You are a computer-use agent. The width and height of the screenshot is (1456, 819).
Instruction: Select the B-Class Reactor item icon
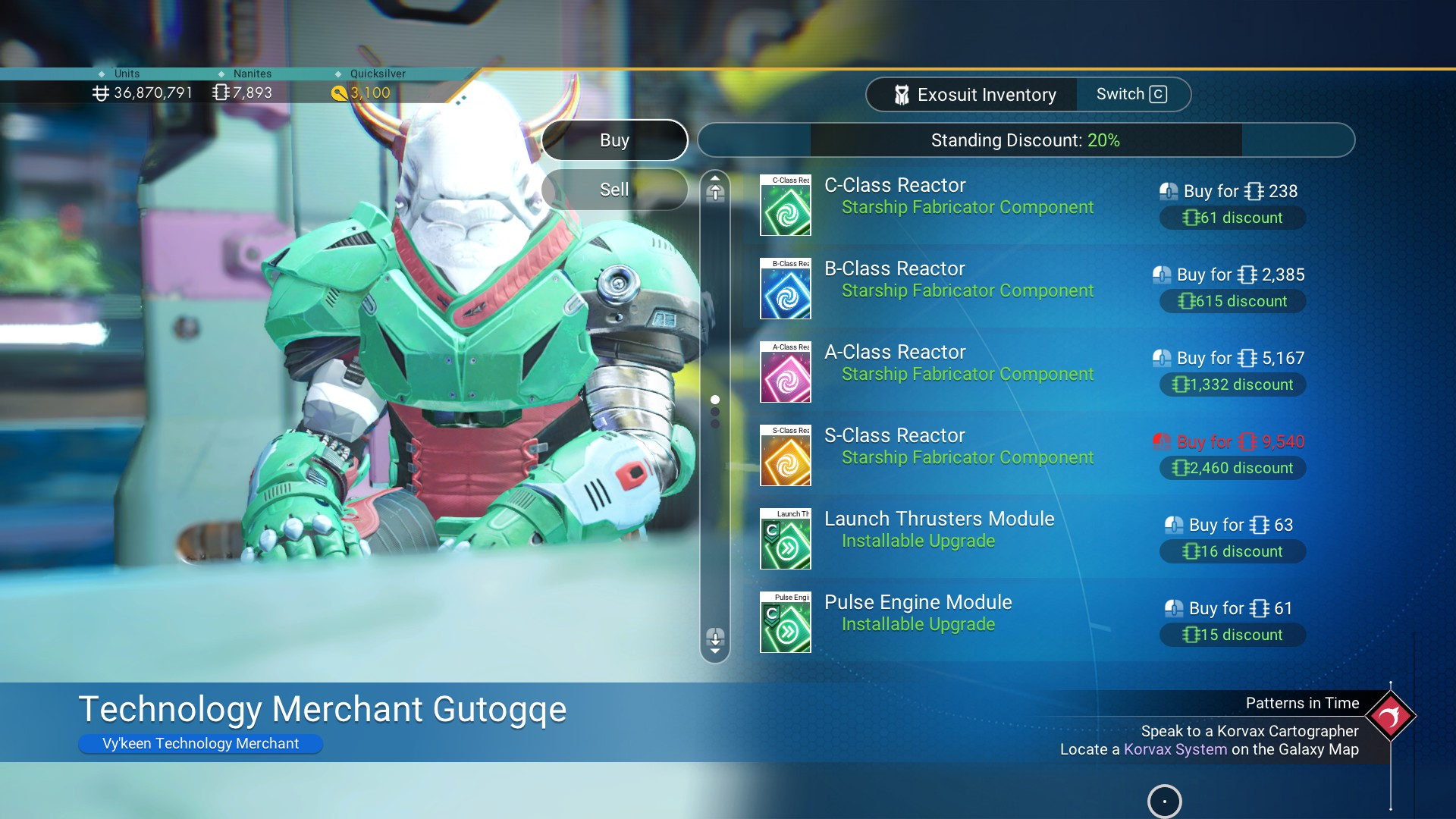pos(786,289)
